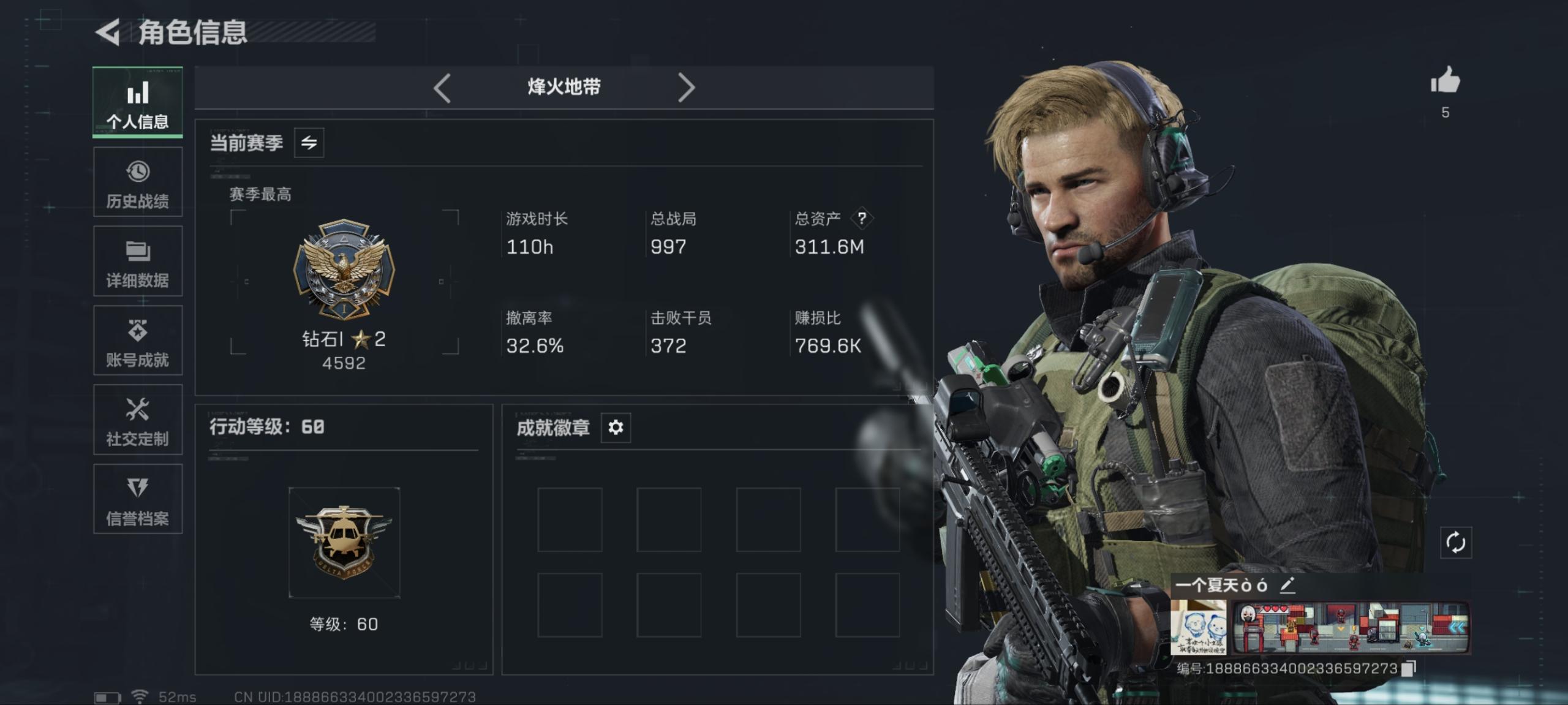Image resolution: width=1568 pixels, height=705 pixels.
Task: Open the 社交定制 customization panel
Action: [138, 421]
